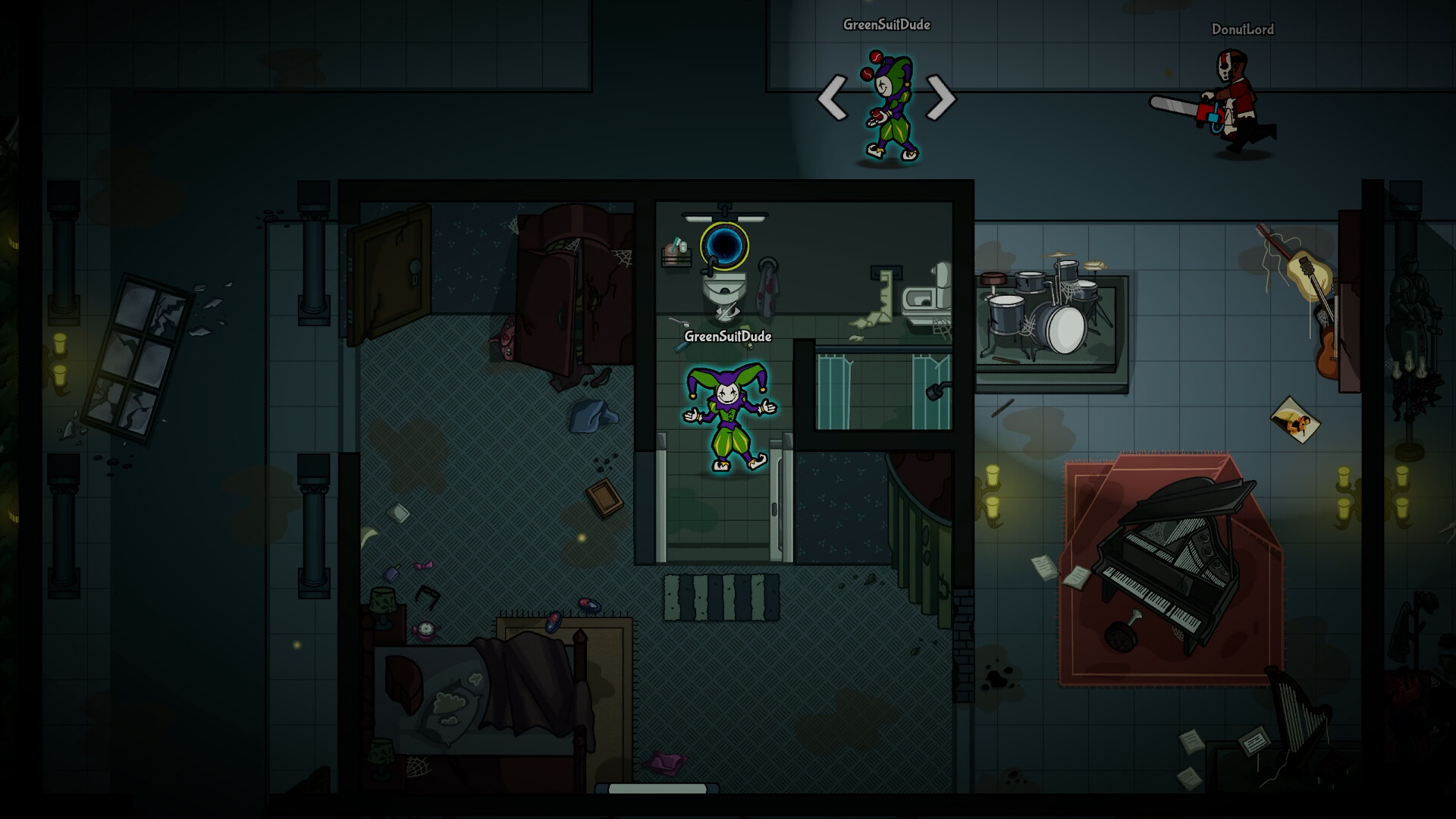Screen dimensions: 1456x819
Task: Click GreenSuitDude's jester character in the bathroom
Action: [726, 413]
